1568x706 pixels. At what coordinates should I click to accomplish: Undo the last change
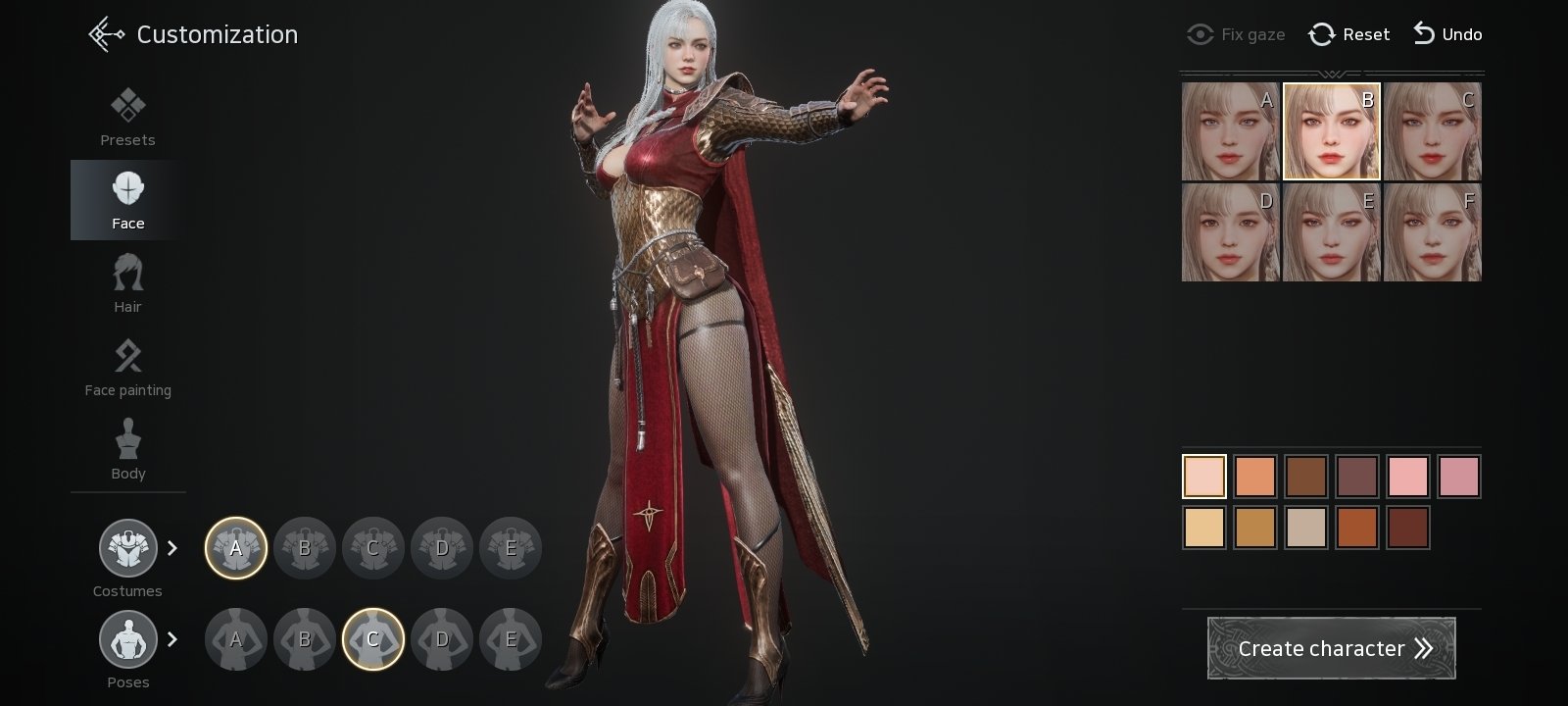1447,34
